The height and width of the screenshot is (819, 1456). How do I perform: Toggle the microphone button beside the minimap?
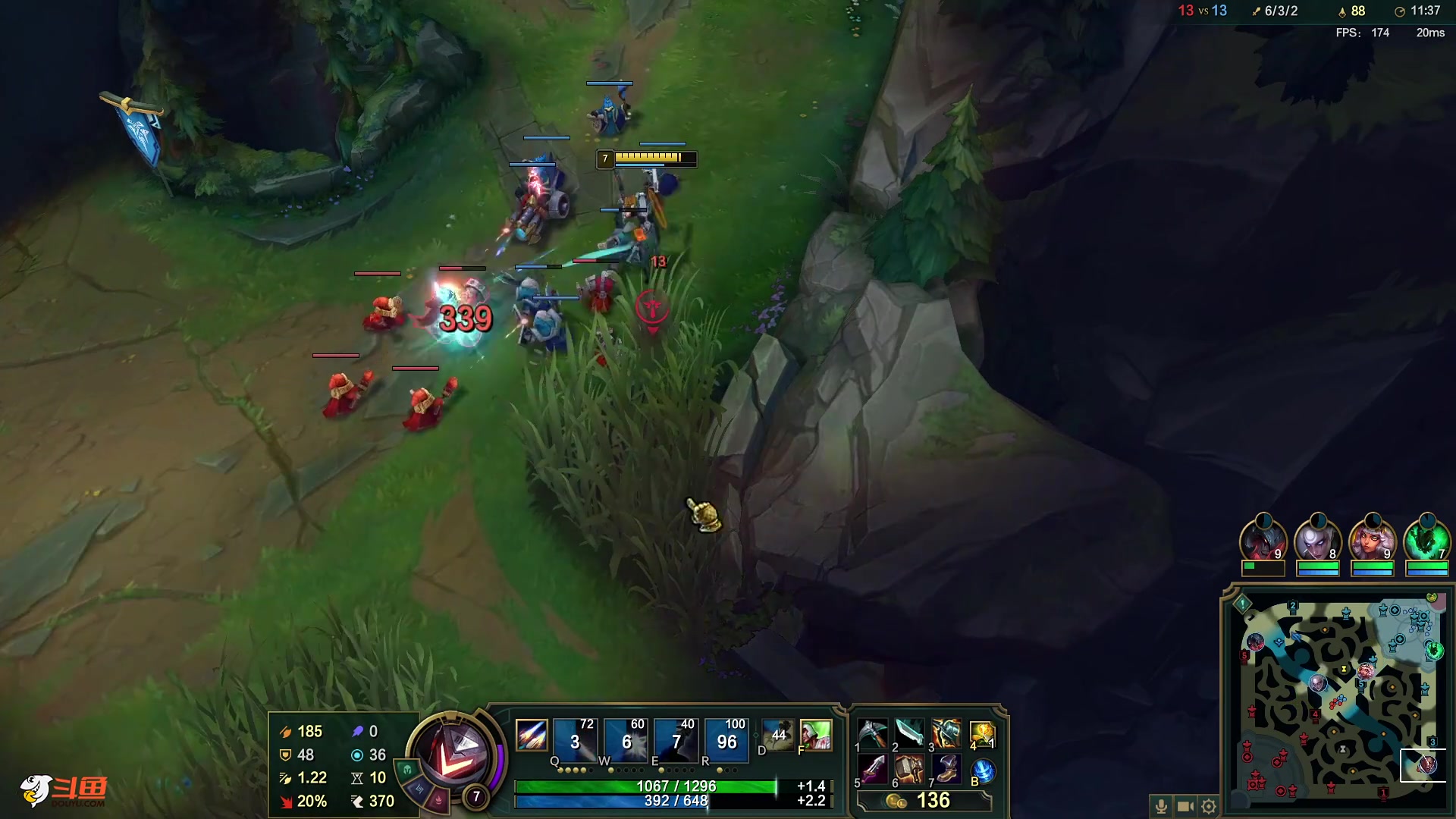click(x=1161, y=806)
